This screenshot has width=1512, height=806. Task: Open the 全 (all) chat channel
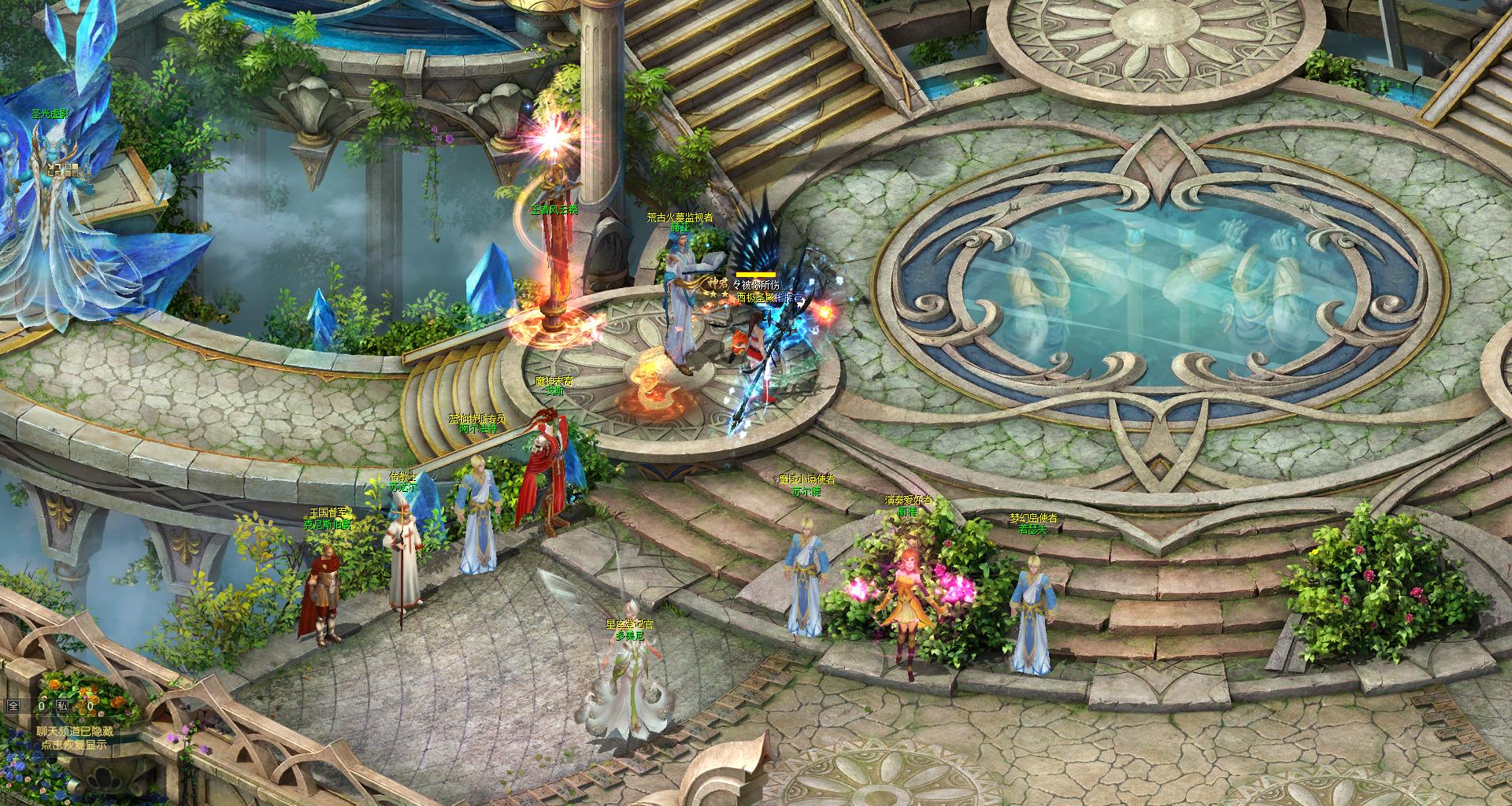tap(13, 706)
